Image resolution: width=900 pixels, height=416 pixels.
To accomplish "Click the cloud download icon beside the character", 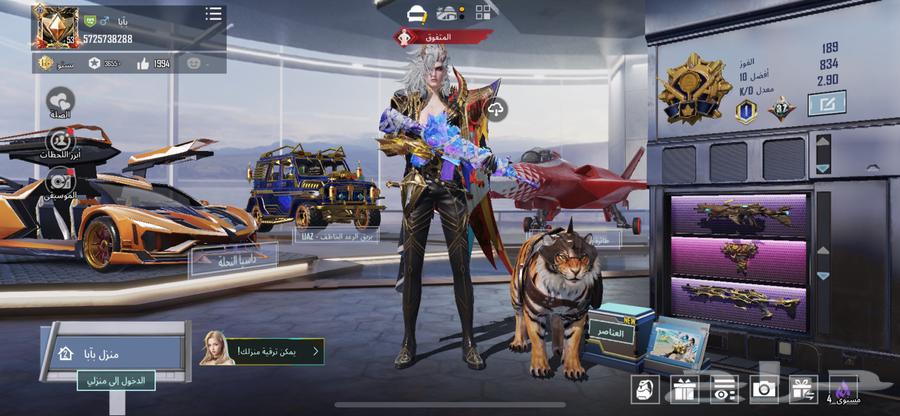I will click(x=496, y=109).
